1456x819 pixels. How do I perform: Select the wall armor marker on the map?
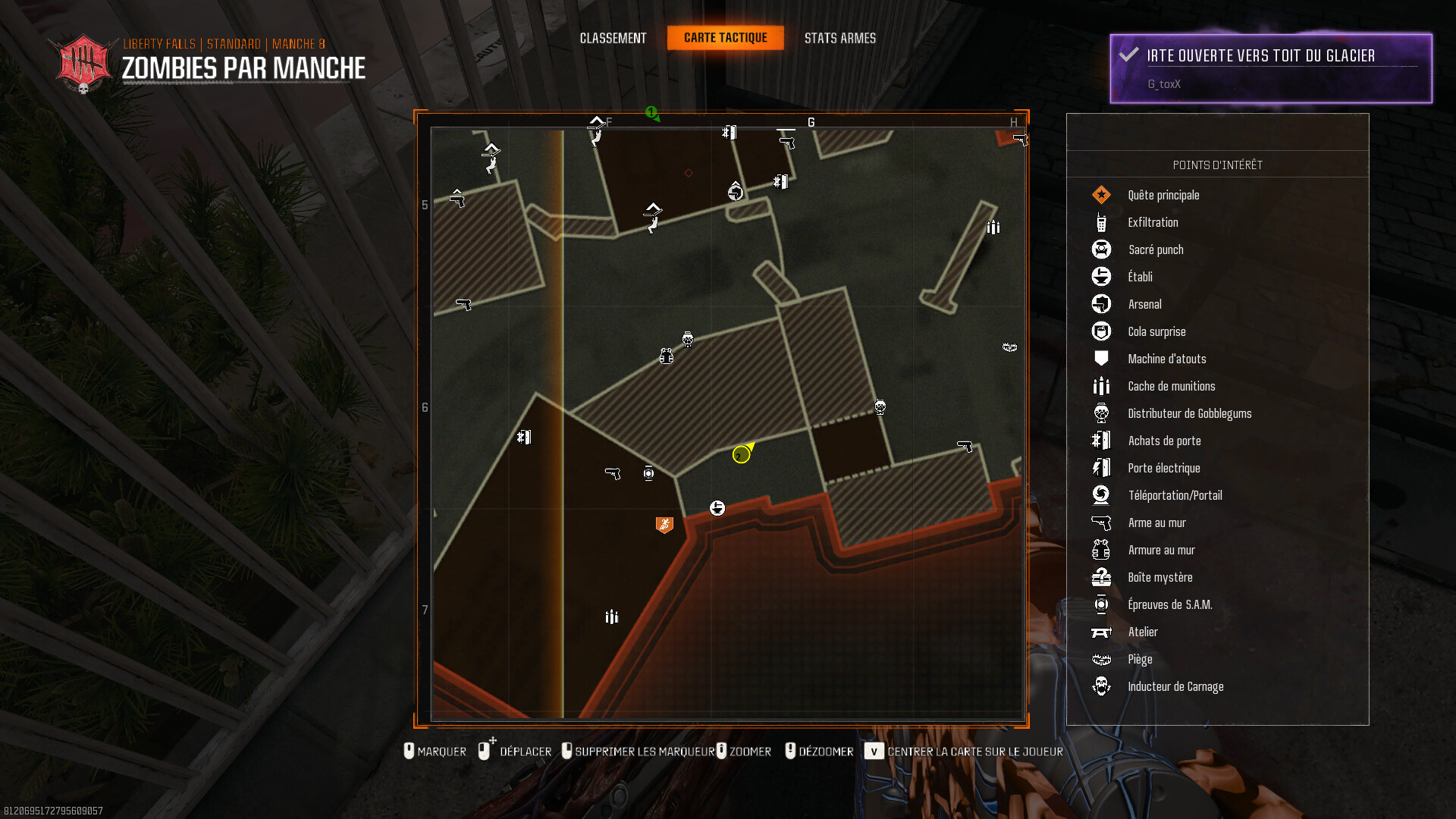coord(667,356)
